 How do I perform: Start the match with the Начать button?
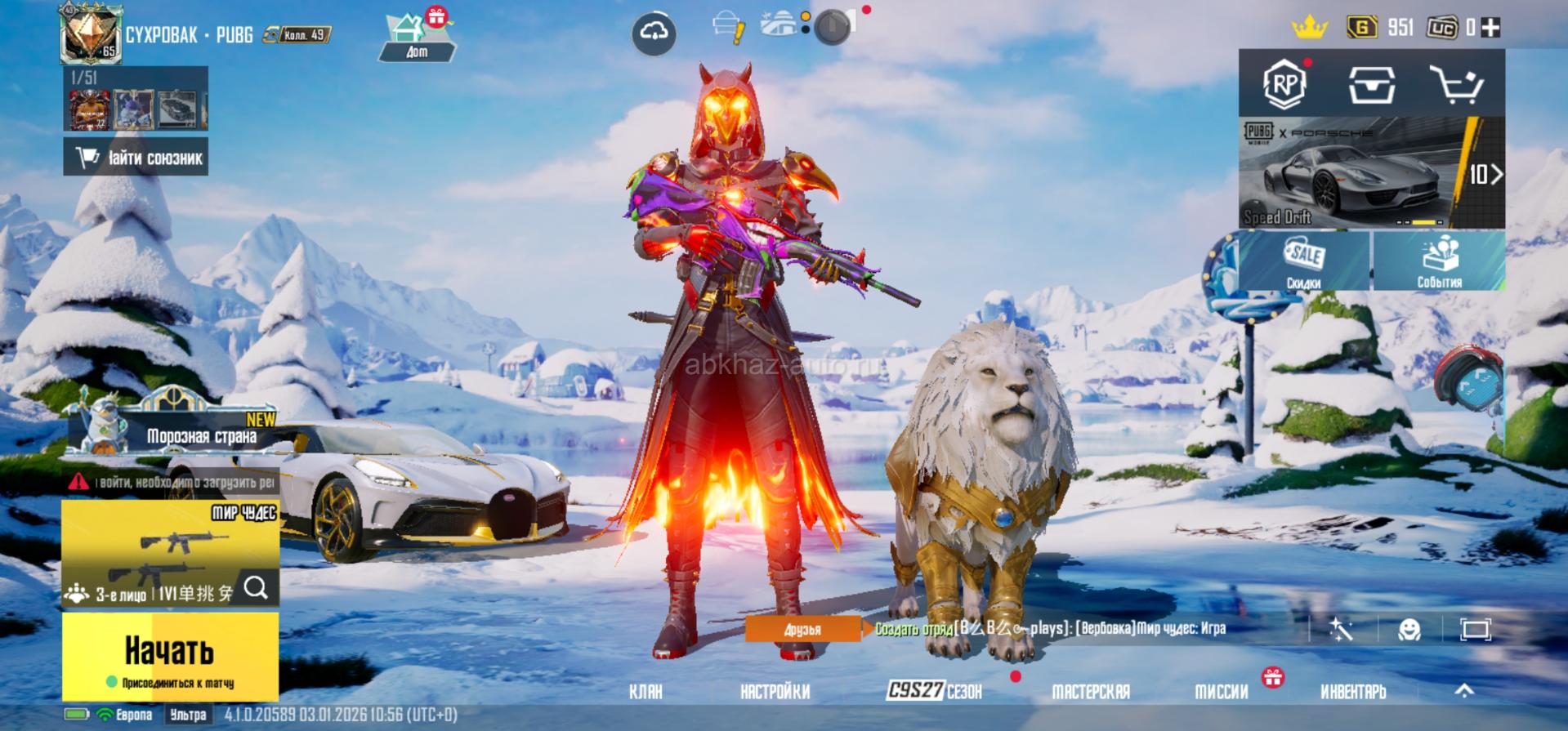170,656
